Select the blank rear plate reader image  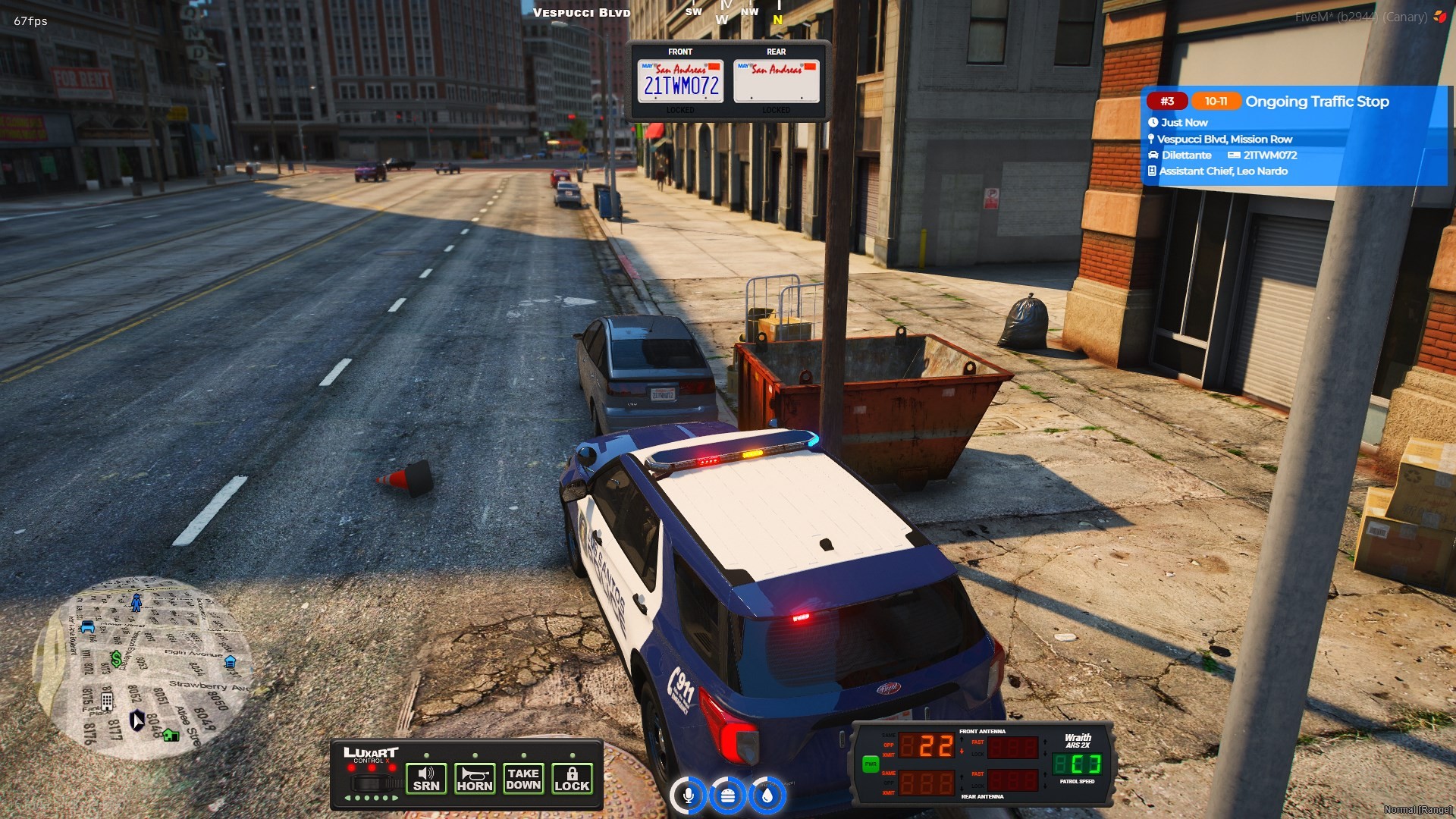pos(776,81)
